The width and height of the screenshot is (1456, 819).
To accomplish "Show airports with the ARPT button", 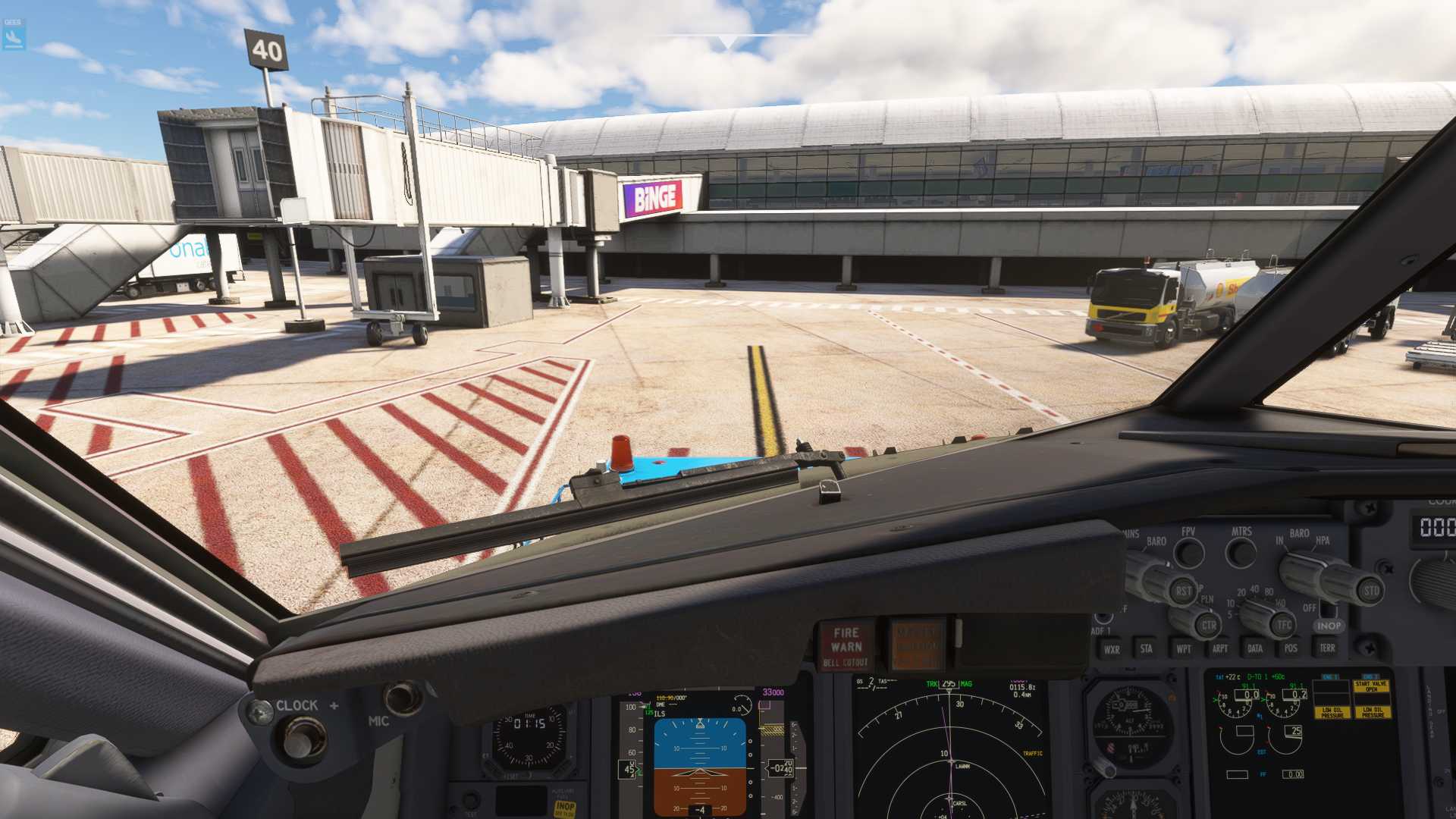I will pos(1219,648).
